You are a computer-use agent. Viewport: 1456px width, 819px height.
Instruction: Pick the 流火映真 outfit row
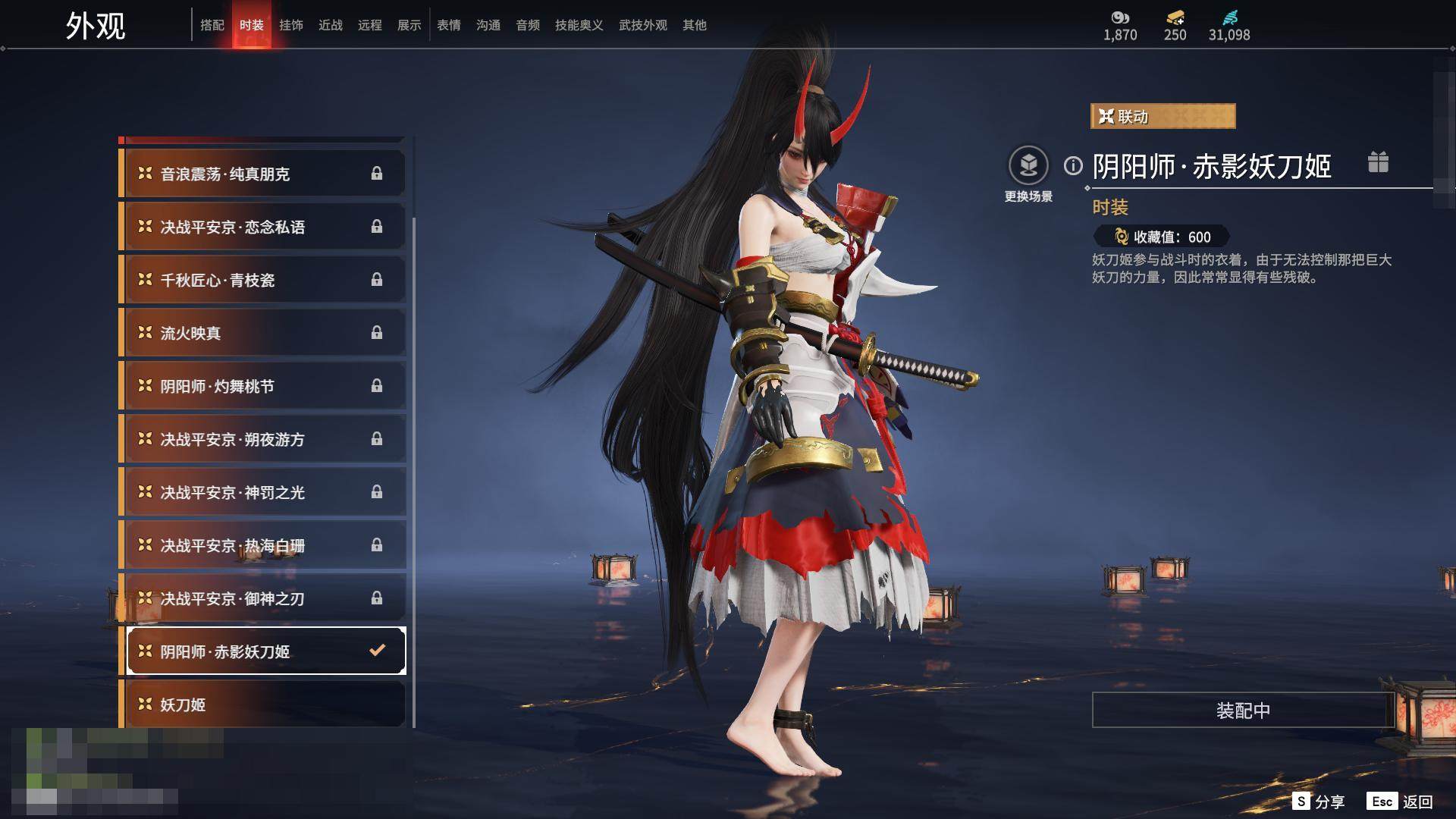pyautogui.click(x=263, y=333)
